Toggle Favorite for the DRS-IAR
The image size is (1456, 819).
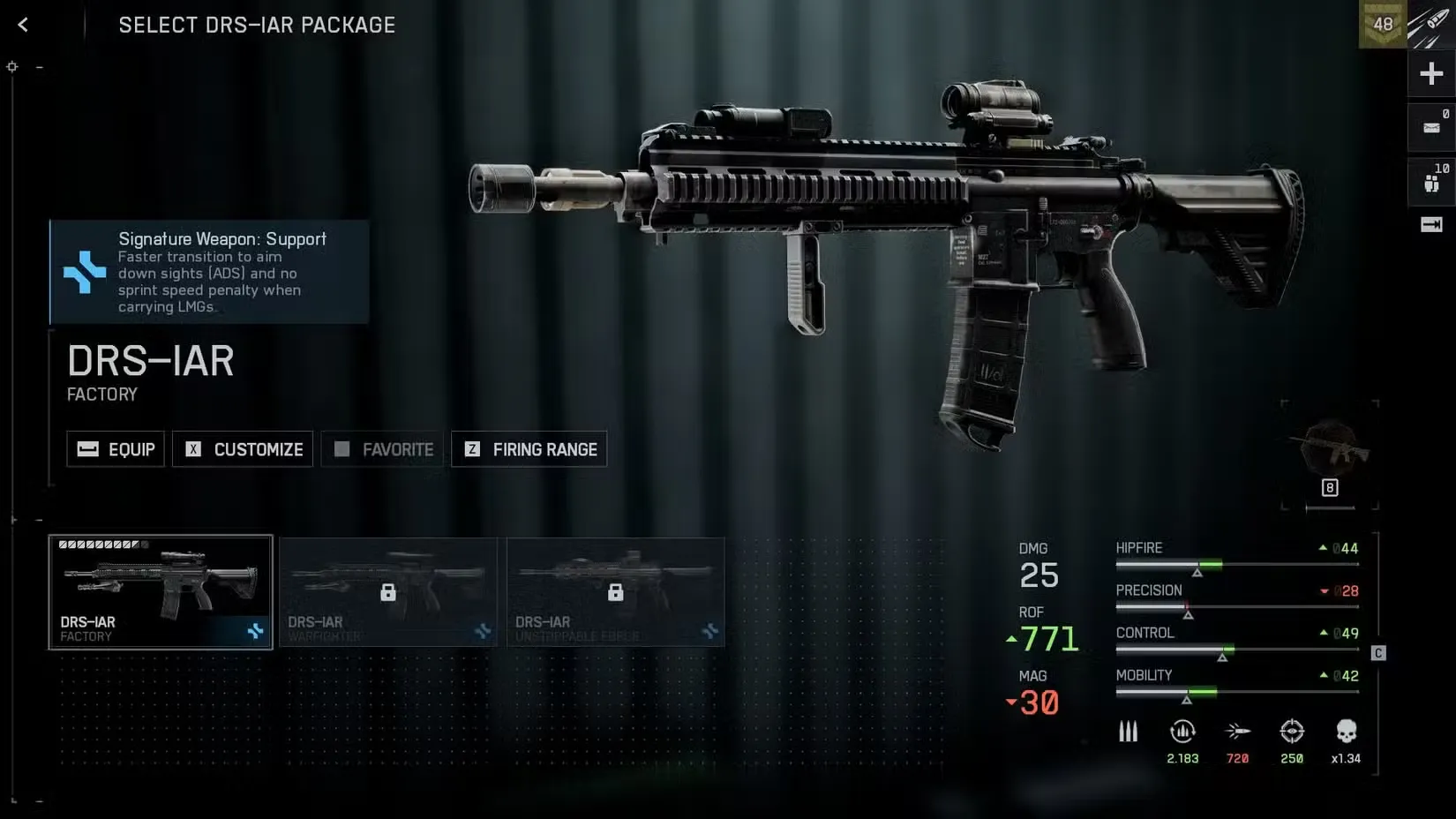click(x=382, y=449)
